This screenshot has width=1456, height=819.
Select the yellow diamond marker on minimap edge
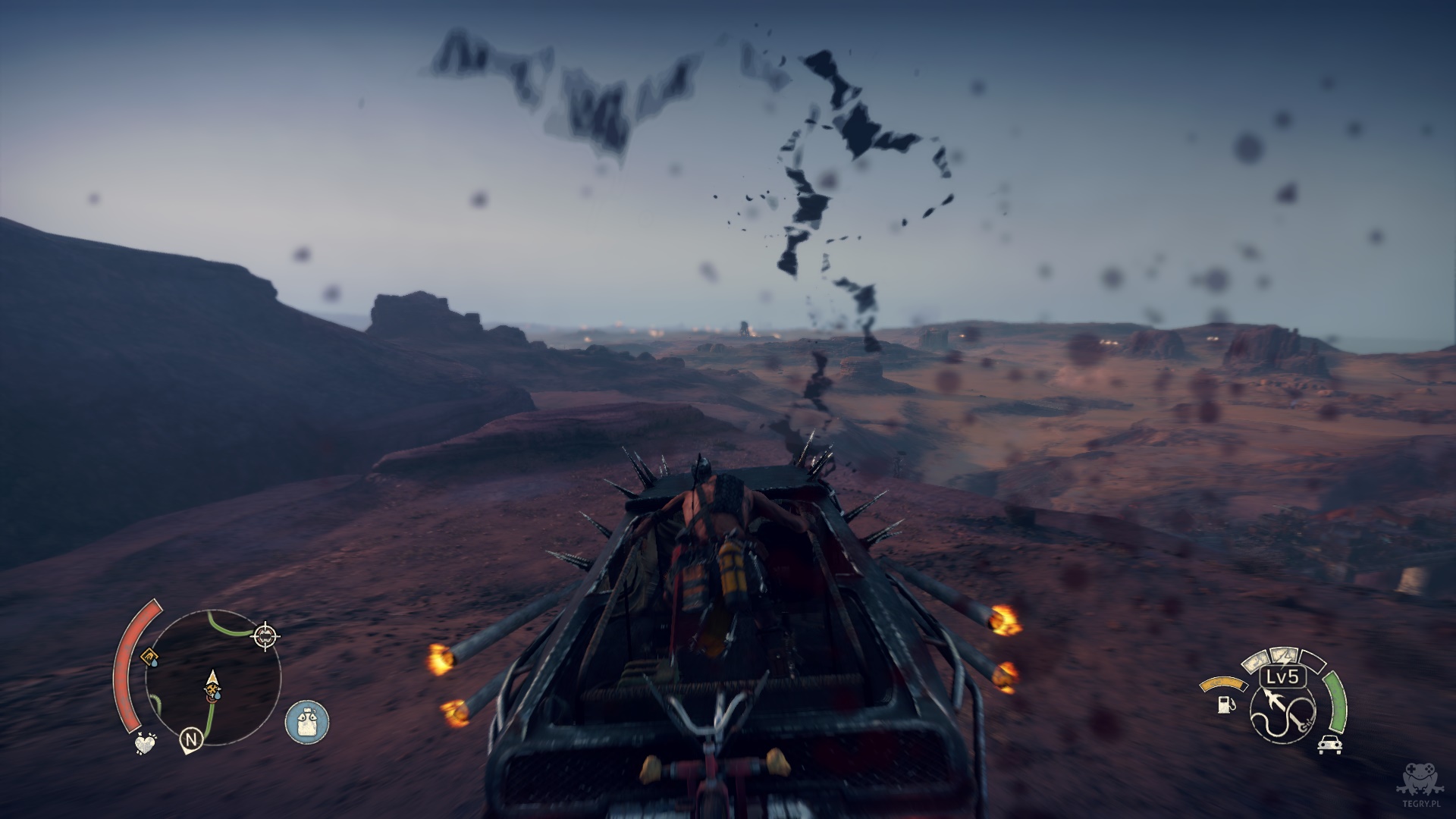(x=149, y=656)
